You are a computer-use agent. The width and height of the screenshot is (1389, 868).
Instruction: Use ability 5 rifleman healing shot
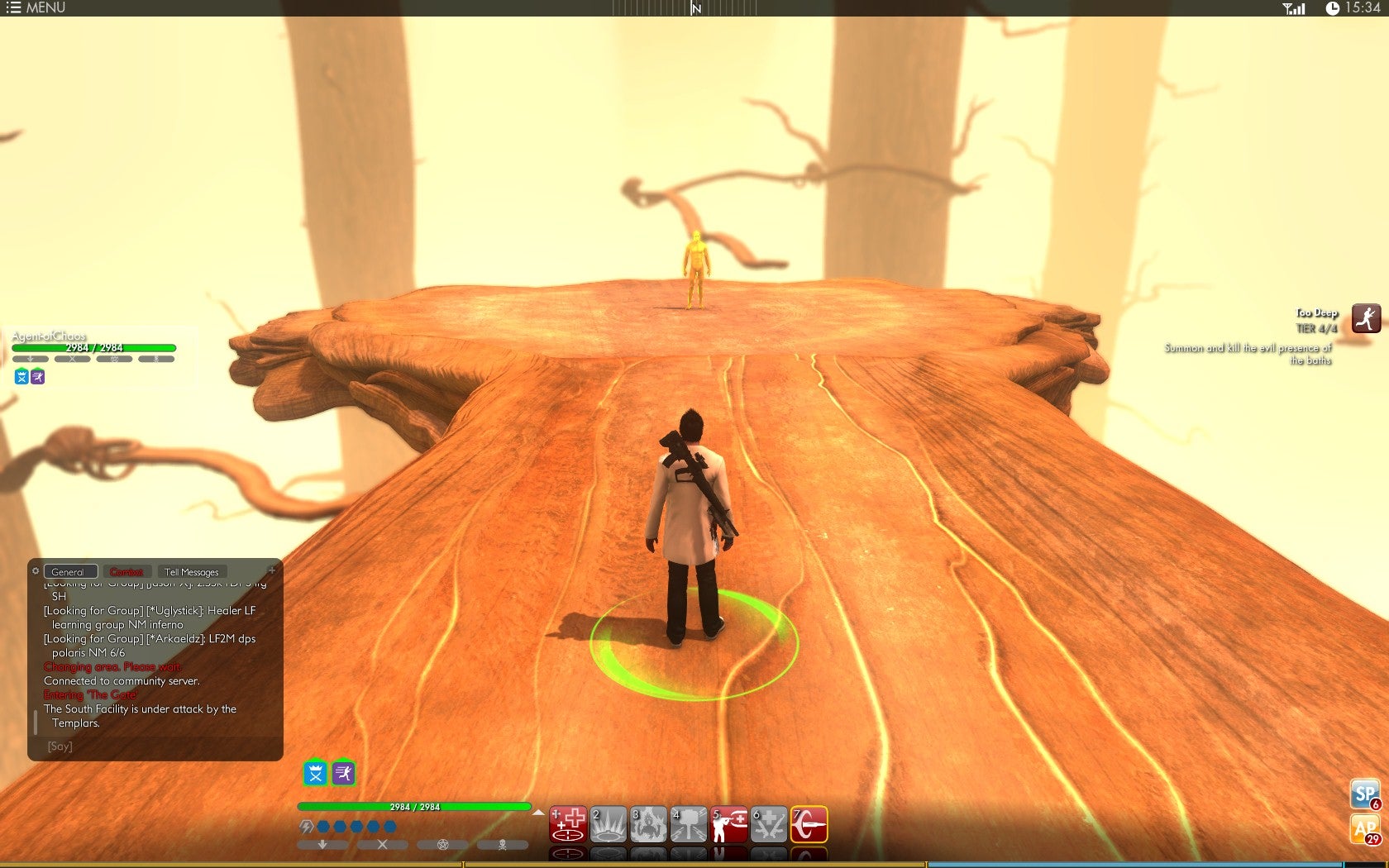point(728,824)
